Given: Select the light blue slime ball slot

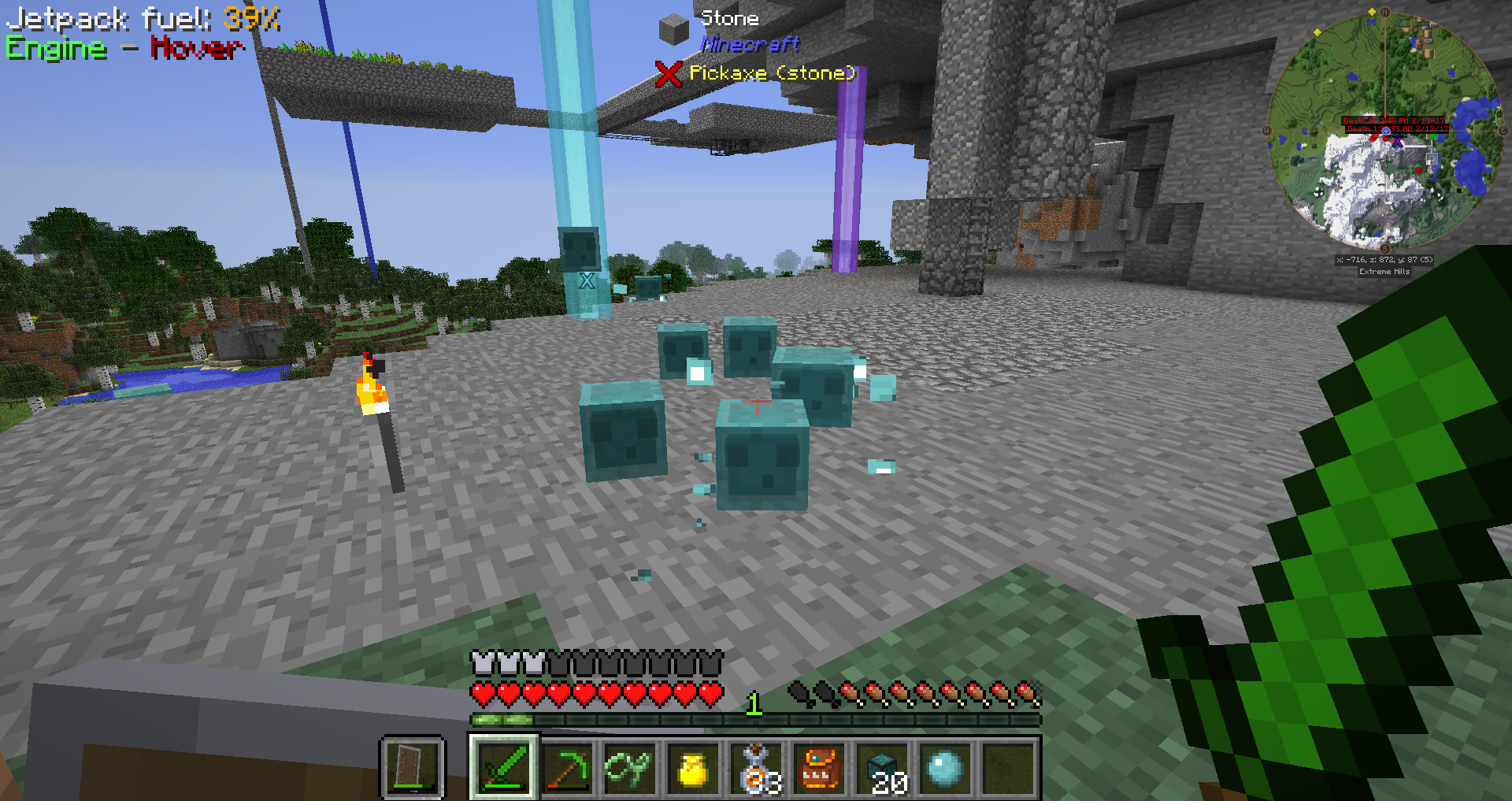Looking at the screenshot, I should pyautogui.click(x=946, y=767).
